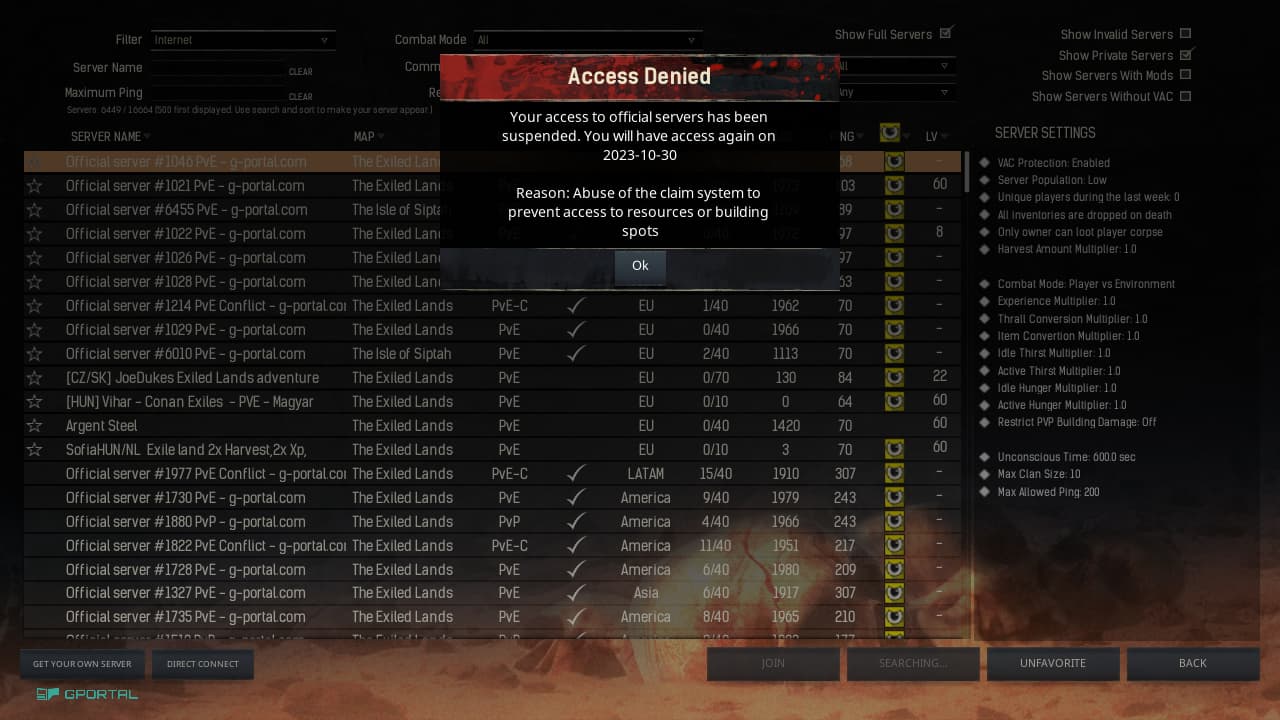The image size is (1280, 720).
Task: Click the star next to Argent Steel
Action: click(34, 424)
